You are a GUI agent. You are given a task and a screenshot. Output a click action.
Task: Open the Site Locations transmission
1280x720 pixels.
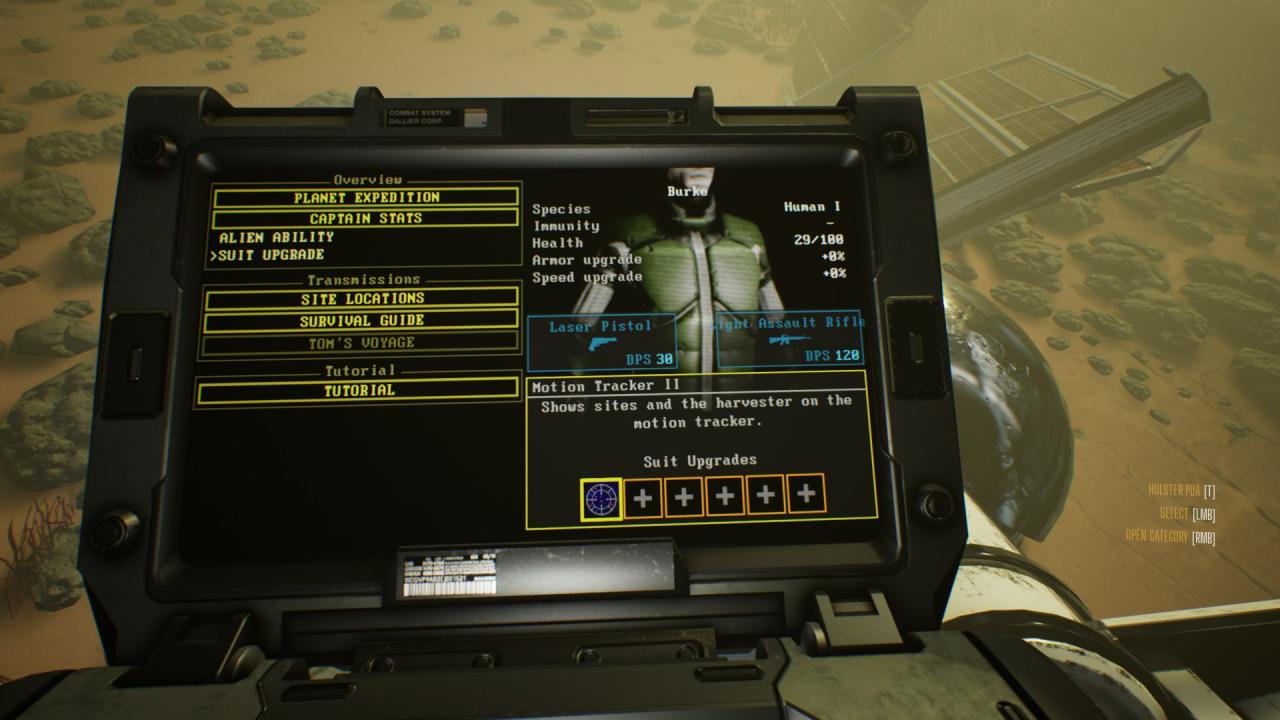tap(362, 298)
